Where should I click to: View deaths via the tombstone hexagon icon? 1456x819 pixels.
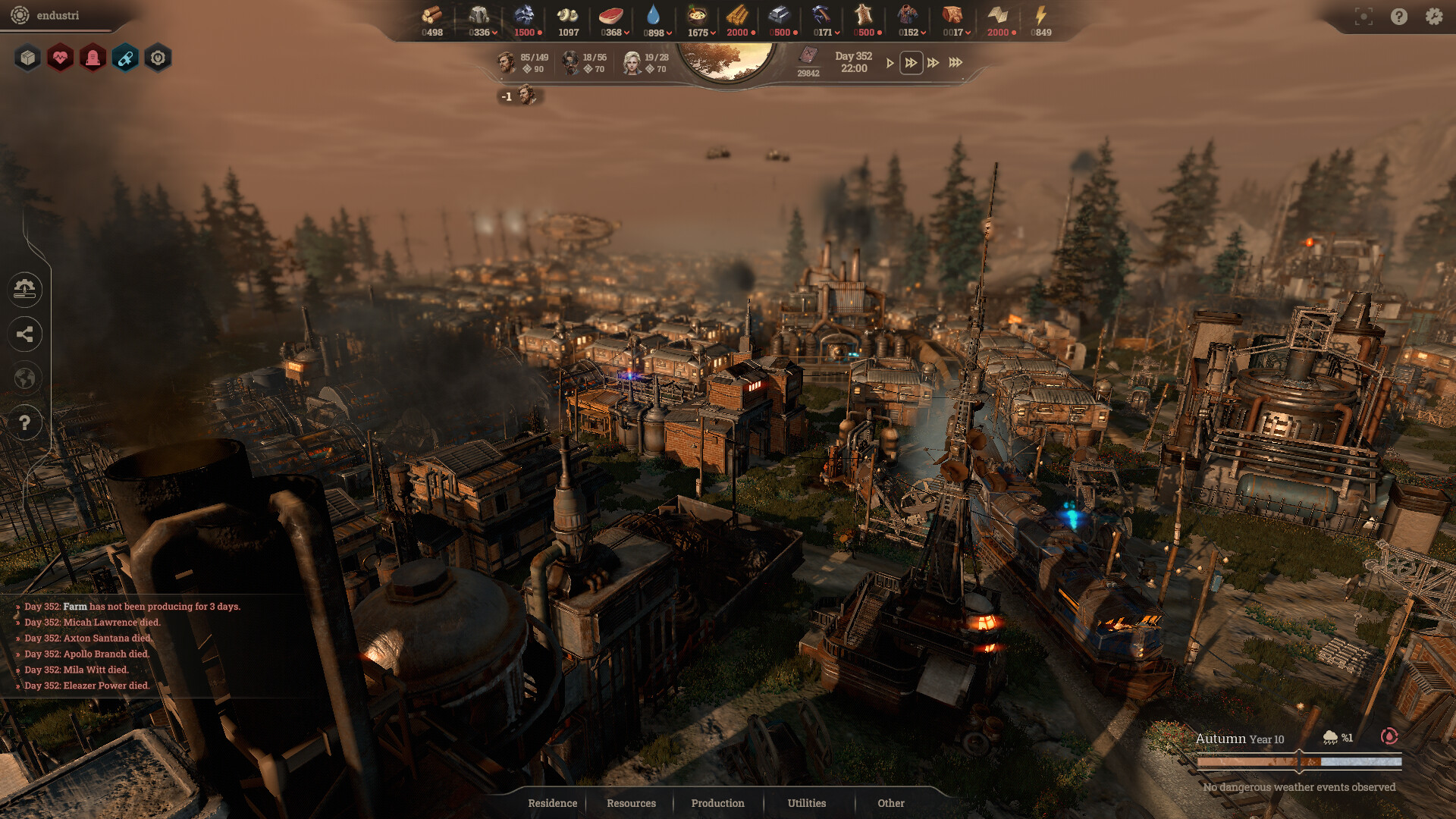coord(93,58)
